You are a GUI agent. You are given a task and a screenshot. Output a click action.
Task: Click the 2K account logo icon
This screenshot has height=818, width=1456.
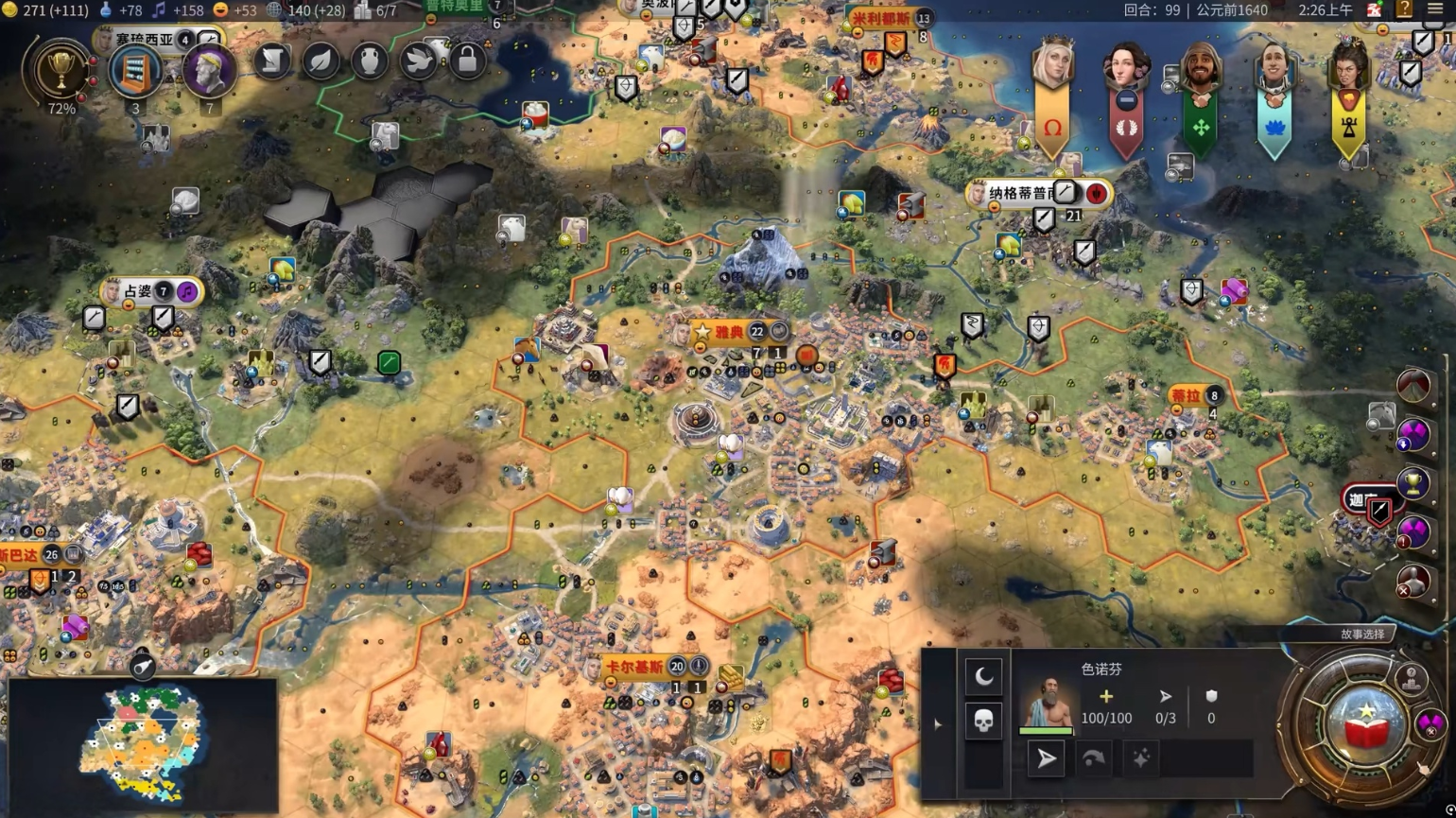click(x=1375, y=10)
